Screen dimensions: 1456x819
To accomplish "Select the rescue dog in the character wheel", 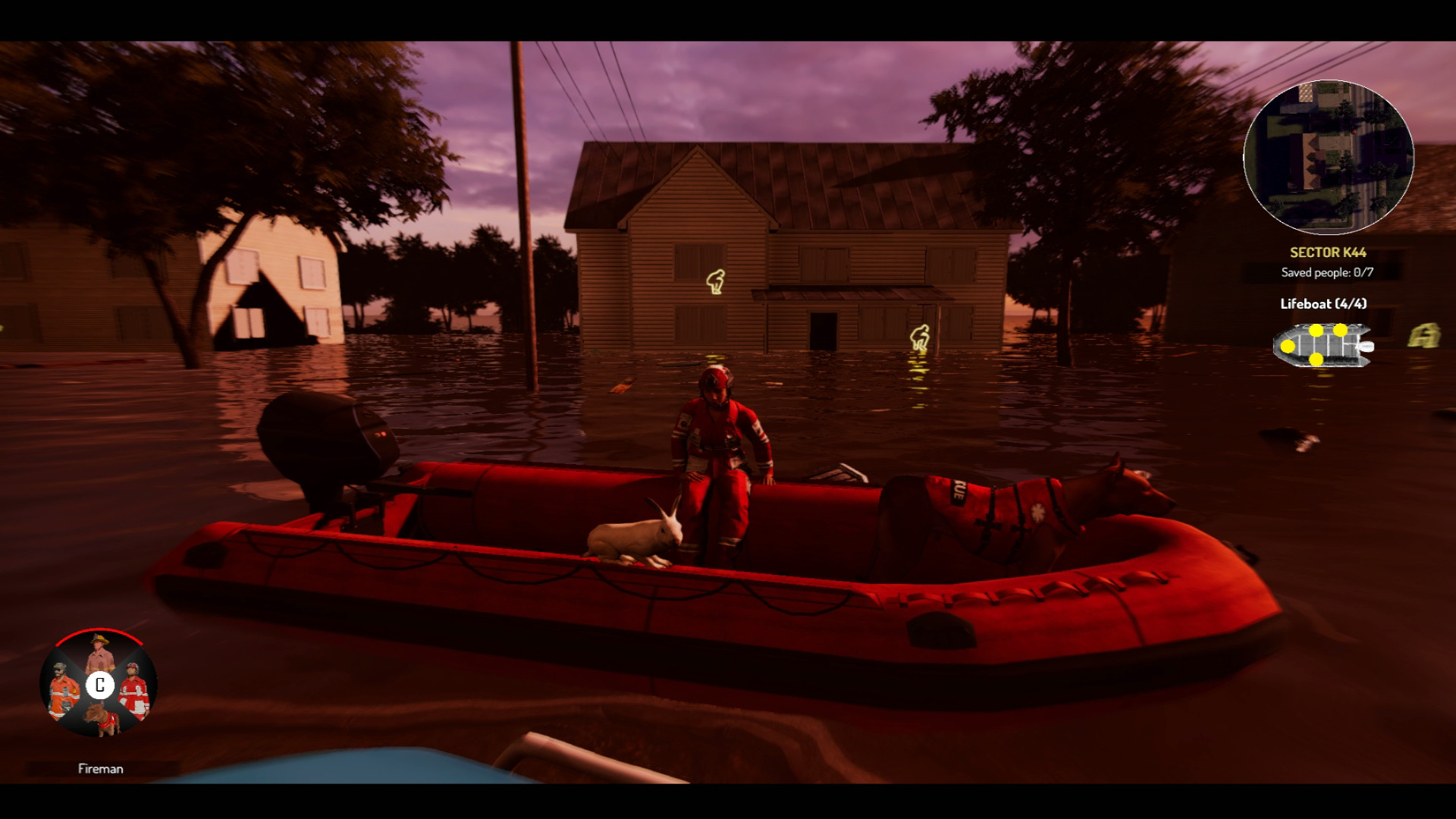I will [103, 719].
